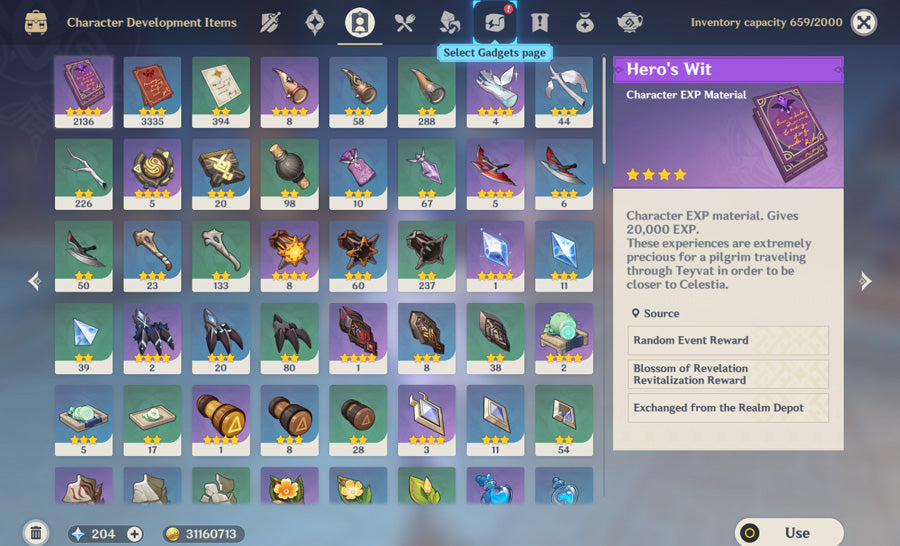Open the Gadgets page tab
The image size is (900, 546).
(495, 22)
